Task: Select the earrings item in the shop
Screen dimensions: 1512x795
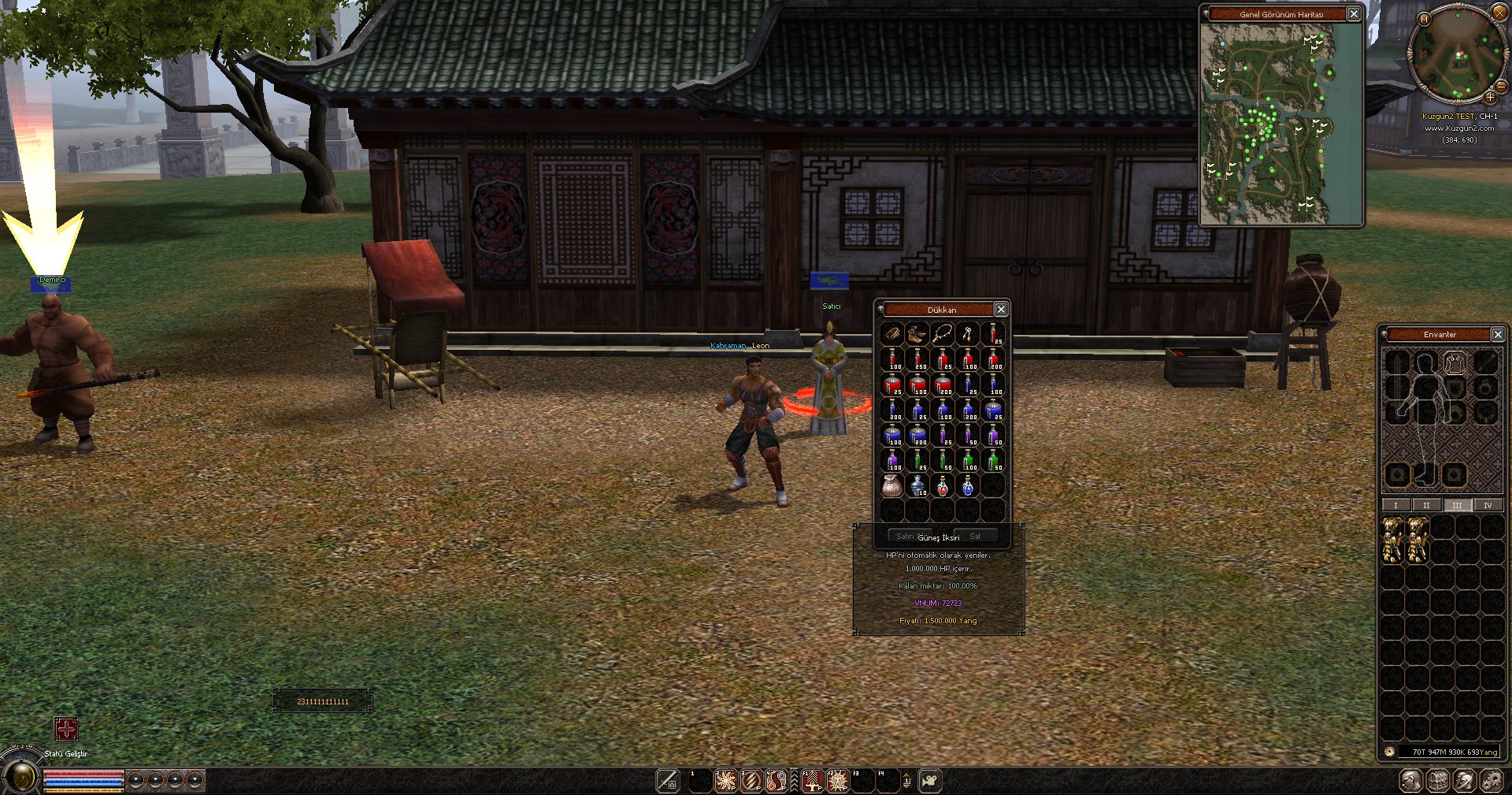Action: coord(968,334)
